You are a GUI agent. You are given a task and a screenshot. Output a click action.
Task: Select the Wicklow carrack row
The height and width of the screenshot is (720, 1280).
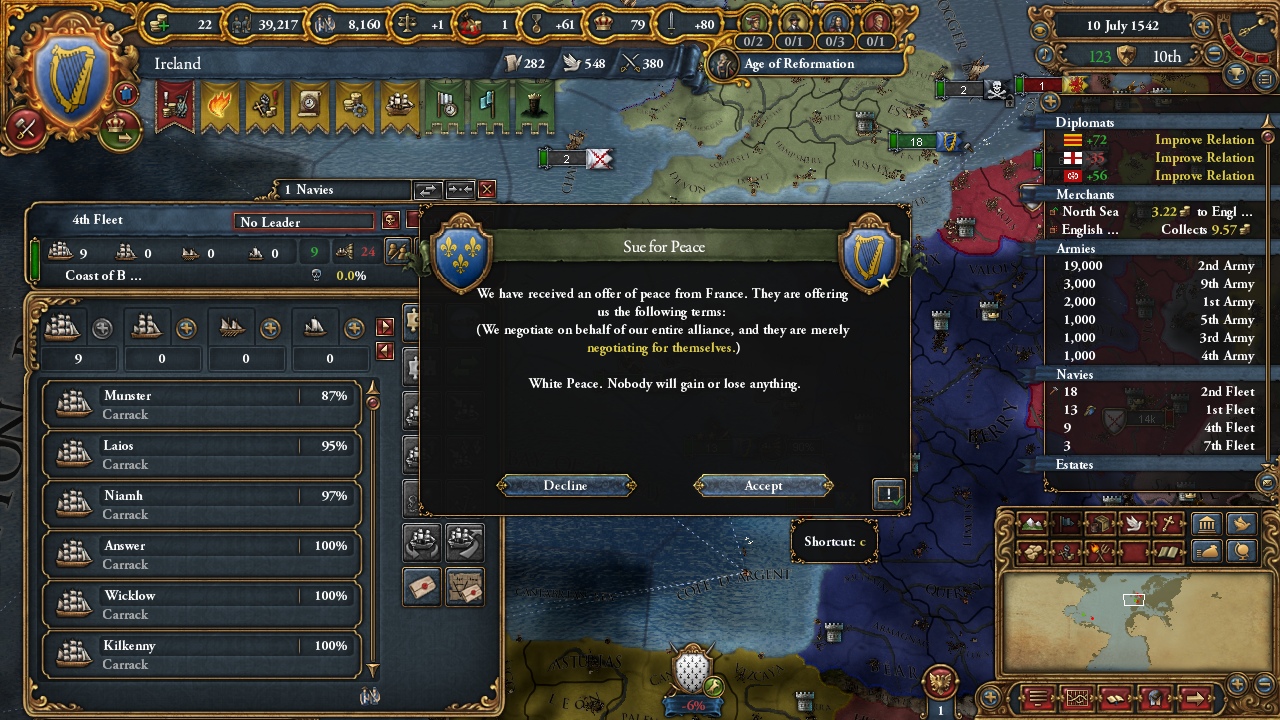coord(202,605)
